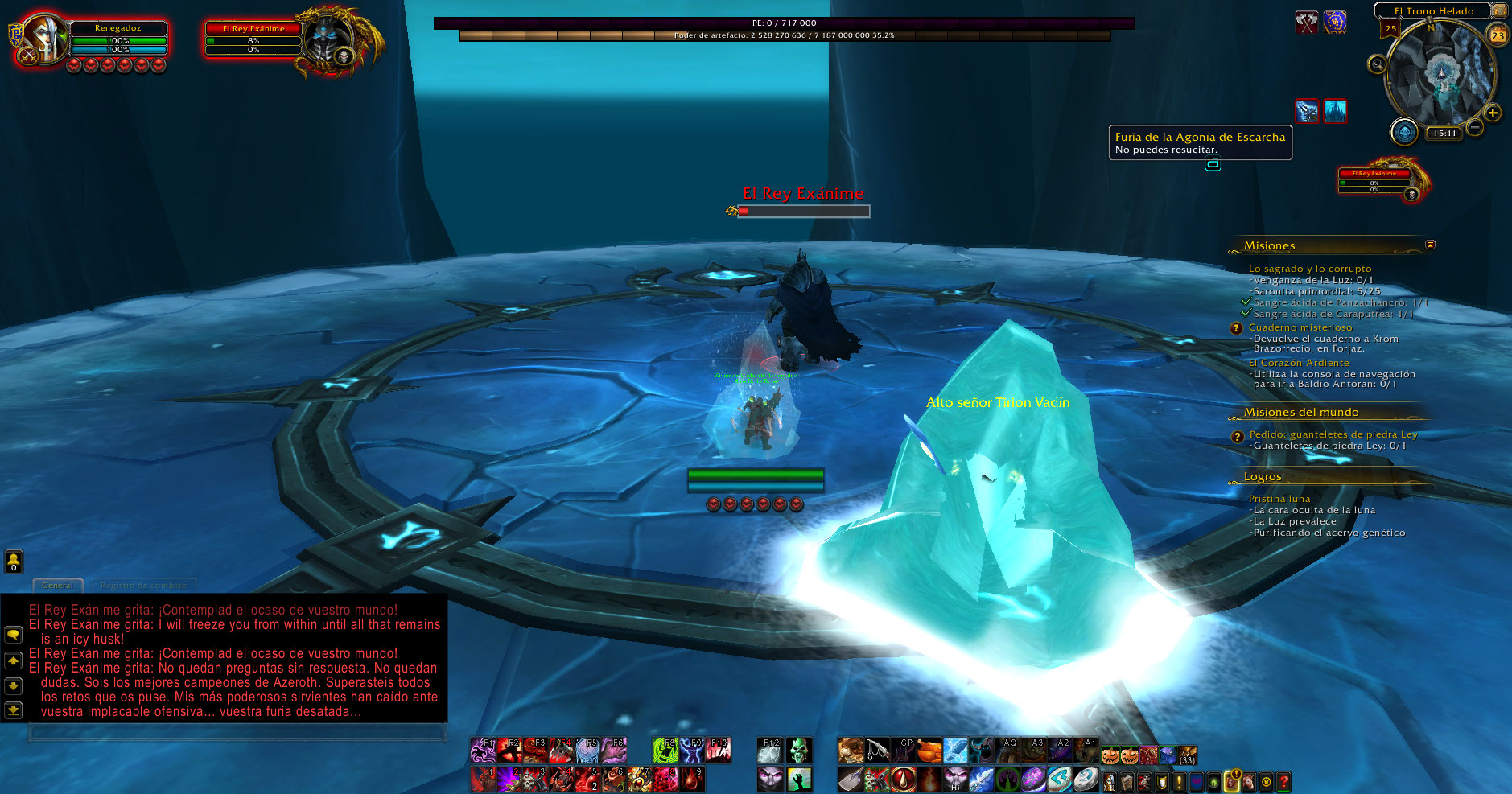Zoom in the minimap with the plus button
Screen dimensions: 1512x794
click(1493, 113)
